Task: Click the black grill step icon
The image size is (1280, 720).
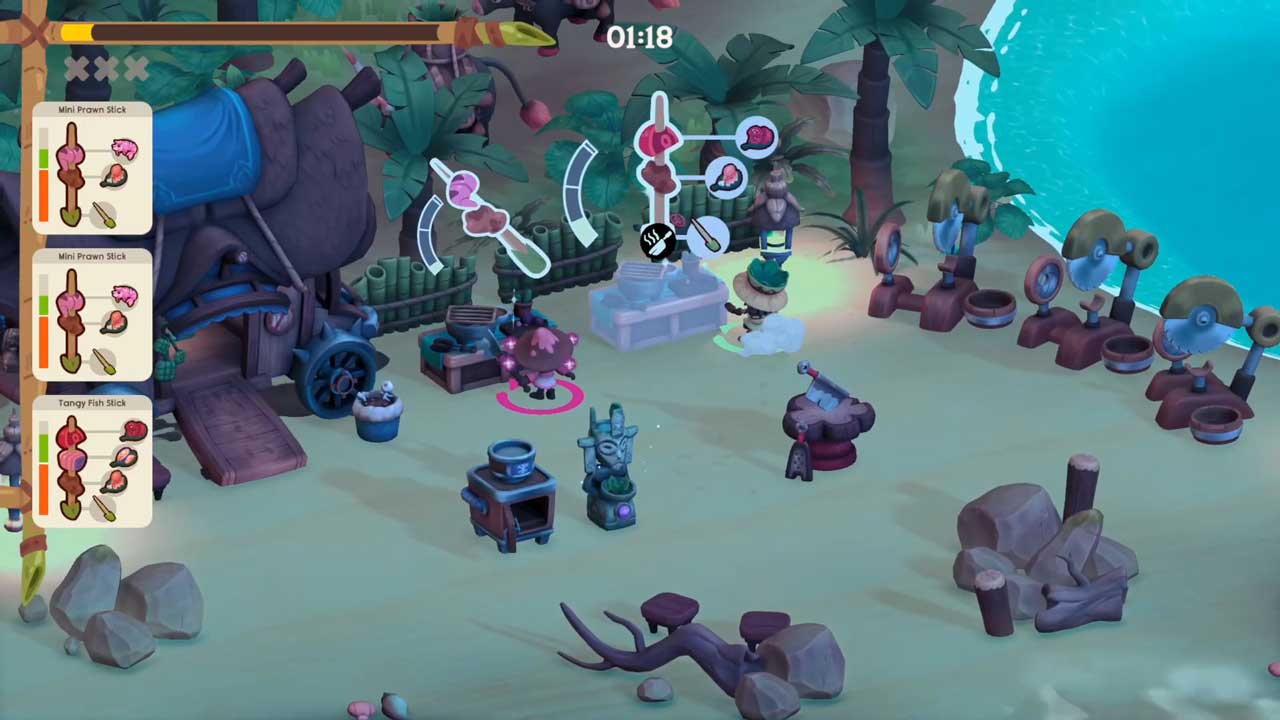Action: (x=658, y=241)
